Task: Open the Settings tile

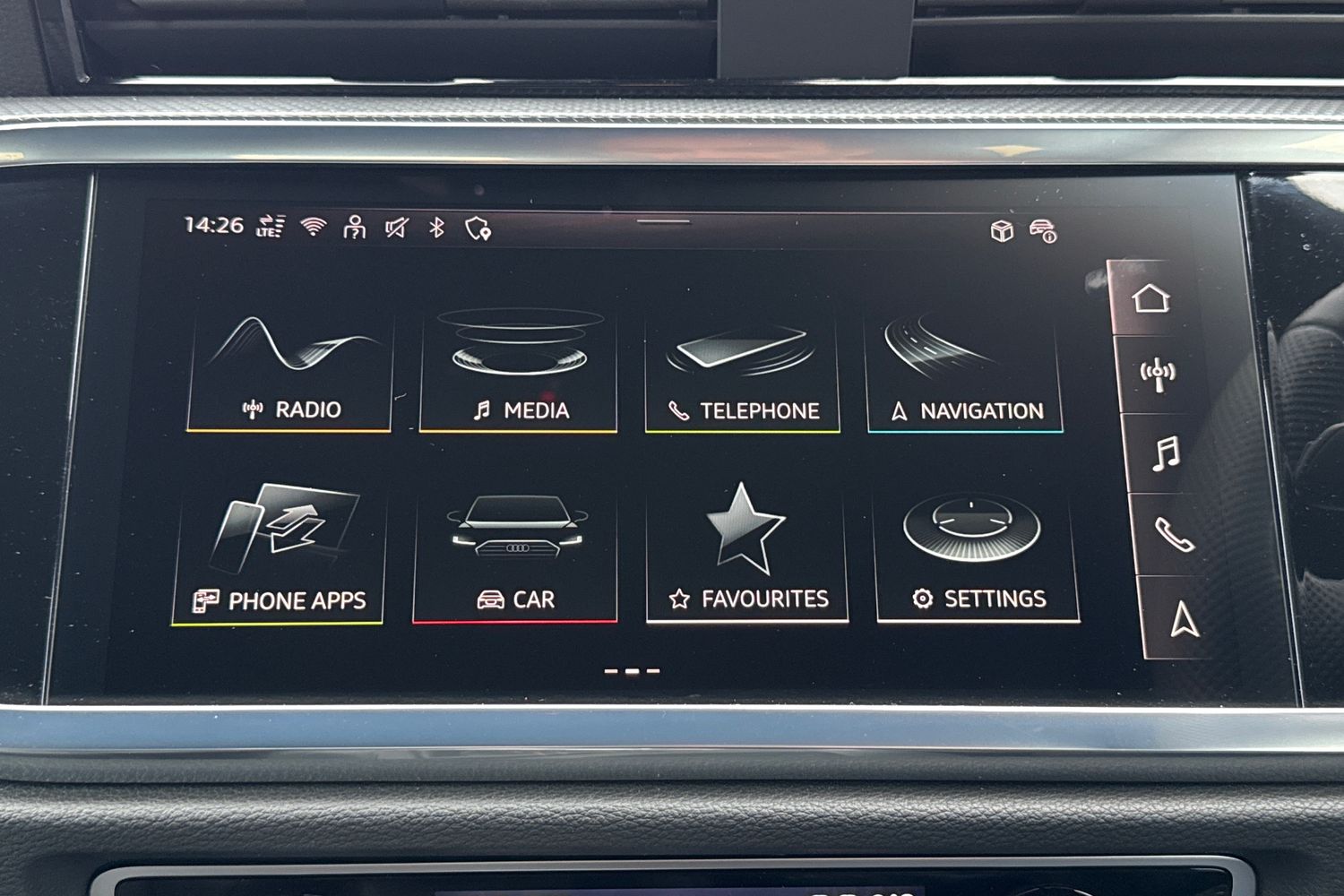Action: (977, 556)
